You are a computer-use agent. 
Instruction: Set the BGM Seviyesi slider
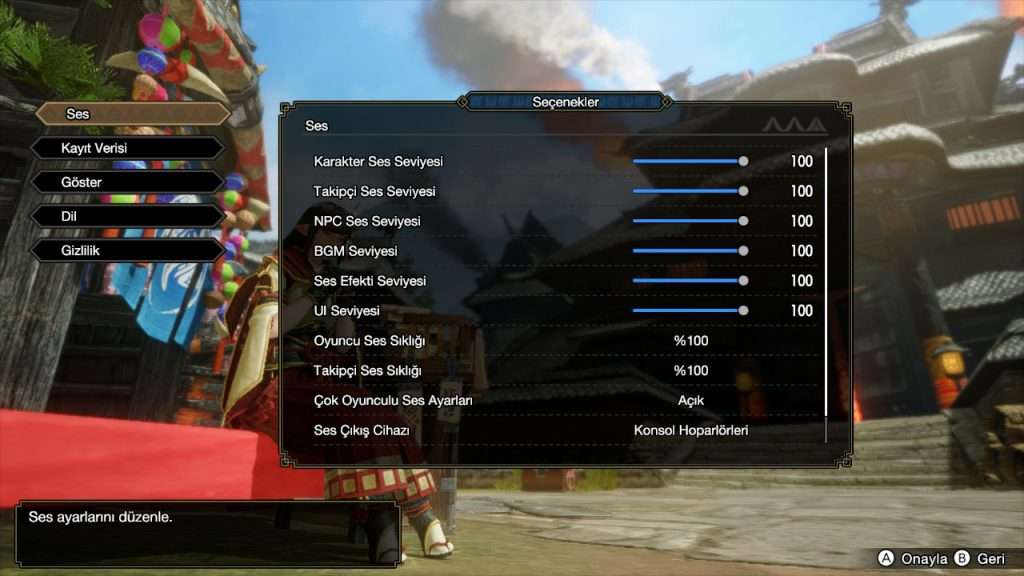[x=689, y=251]
